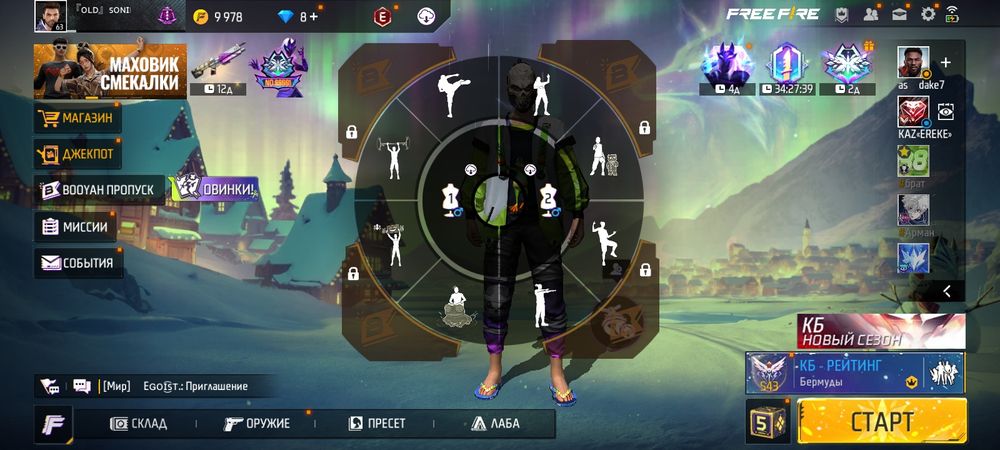
Task: Open the ДЖЕКПОТ menu entry
Action: [79, 155]
